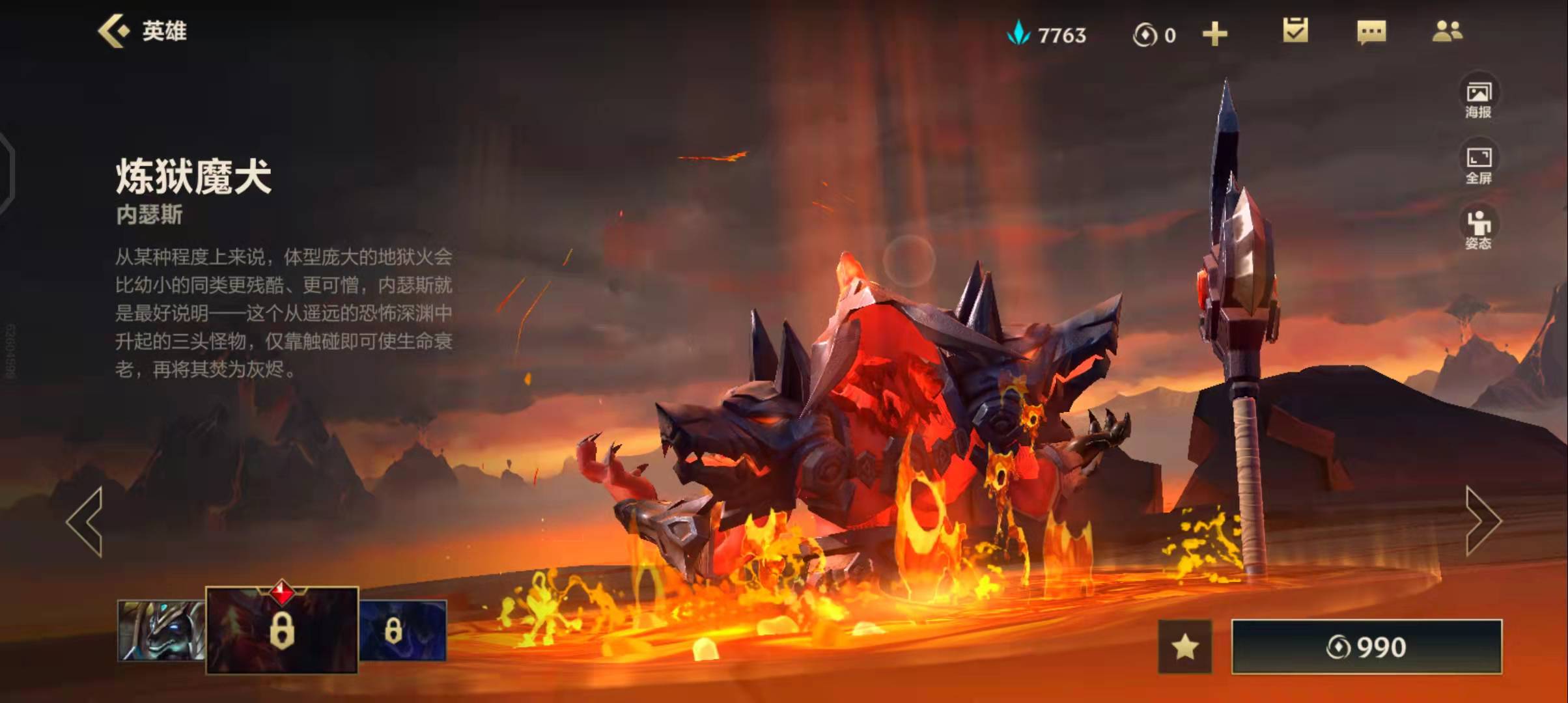This screenshot has height=703, width=1568.
Task: Buy the skin for 990
Action: point(1366,647)
